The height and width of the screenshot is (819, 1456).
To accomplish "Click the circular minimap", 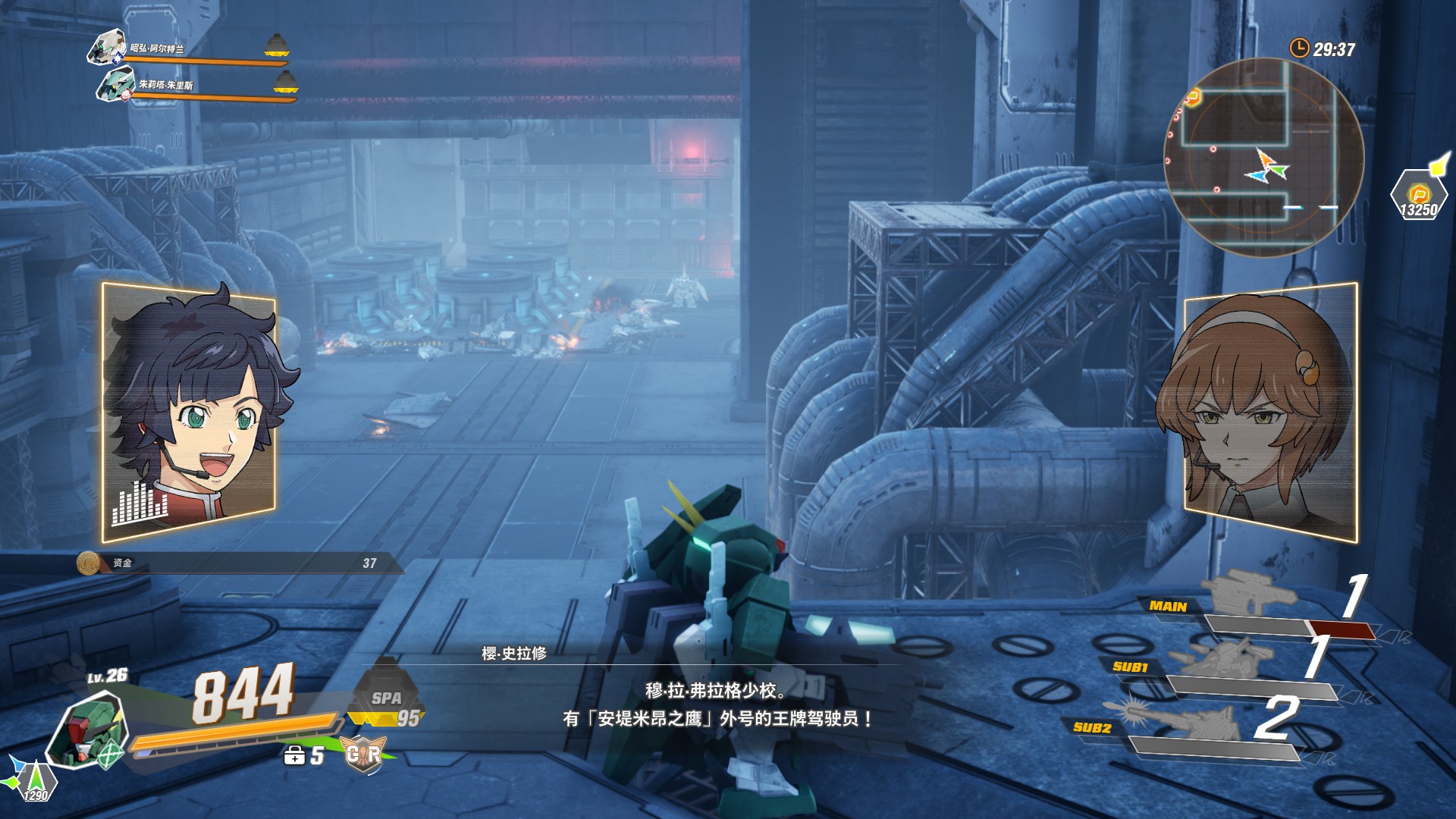I will 1263,157.
